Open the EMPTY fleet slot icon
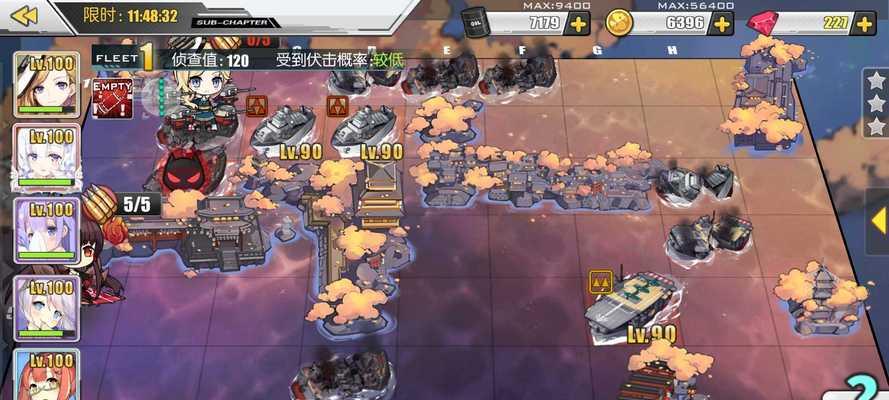 coord(112,99)
